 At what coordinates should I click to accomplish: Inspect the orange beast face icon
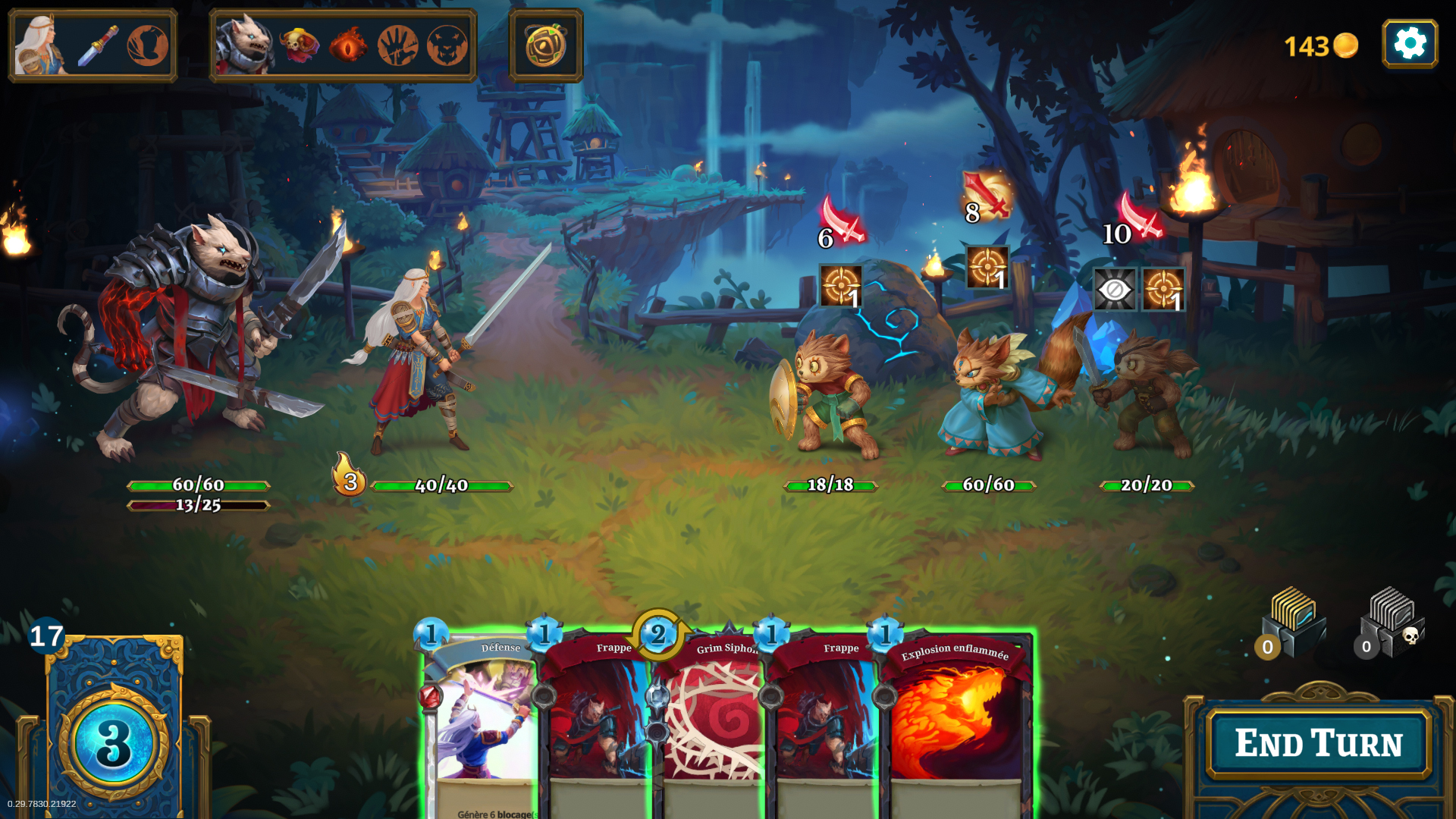pyautogui.click(x=447, y=45)
